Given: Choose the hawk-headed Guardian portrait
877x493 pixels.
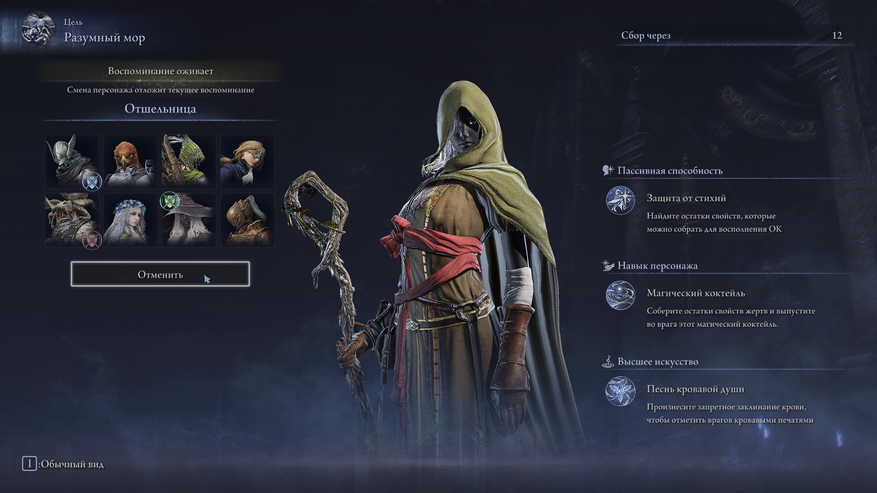Looking at the screenshot, I should (x=130, y=161).
